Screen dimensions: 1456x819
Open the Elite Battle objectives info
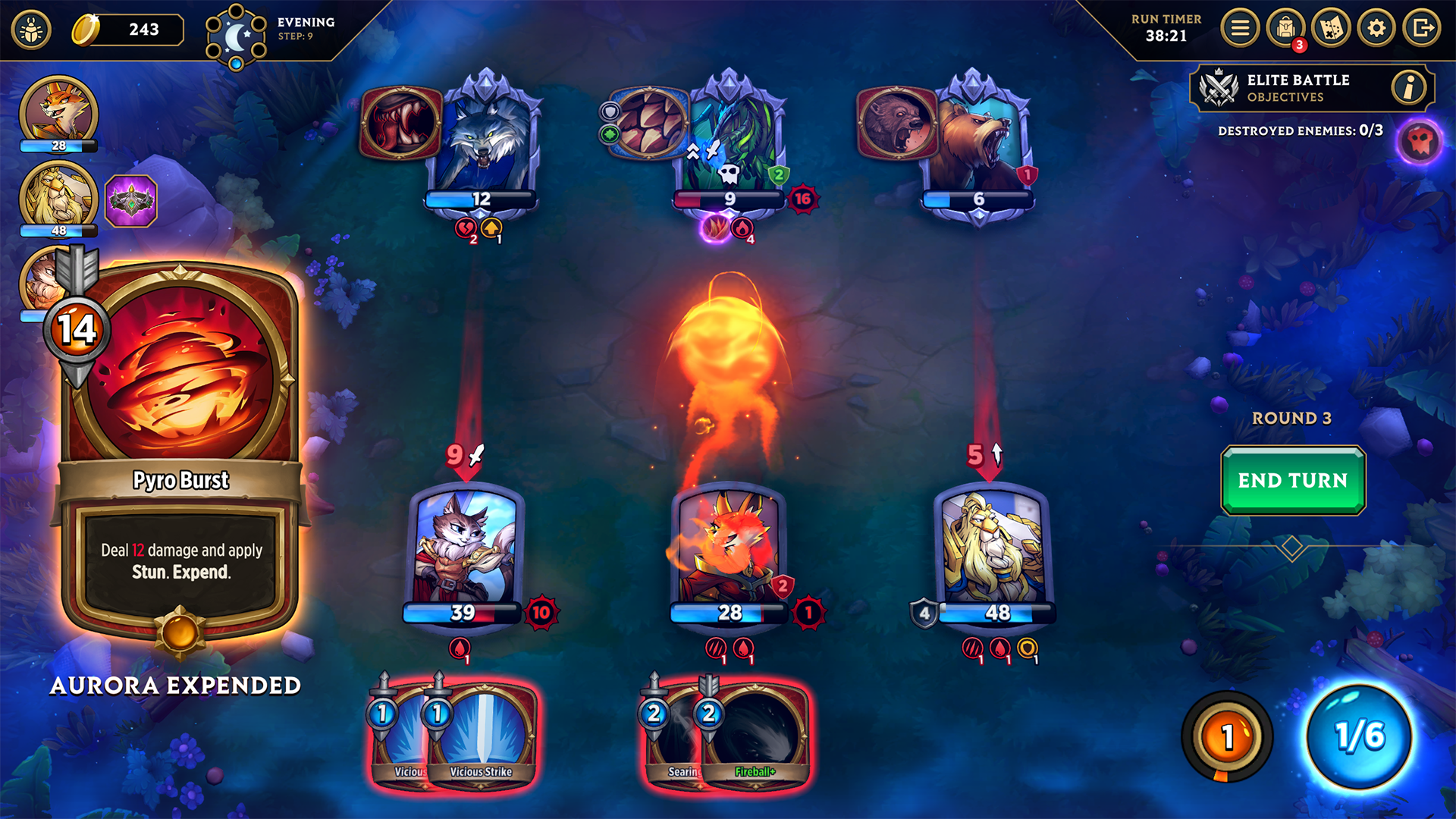tap(1409, 87)
